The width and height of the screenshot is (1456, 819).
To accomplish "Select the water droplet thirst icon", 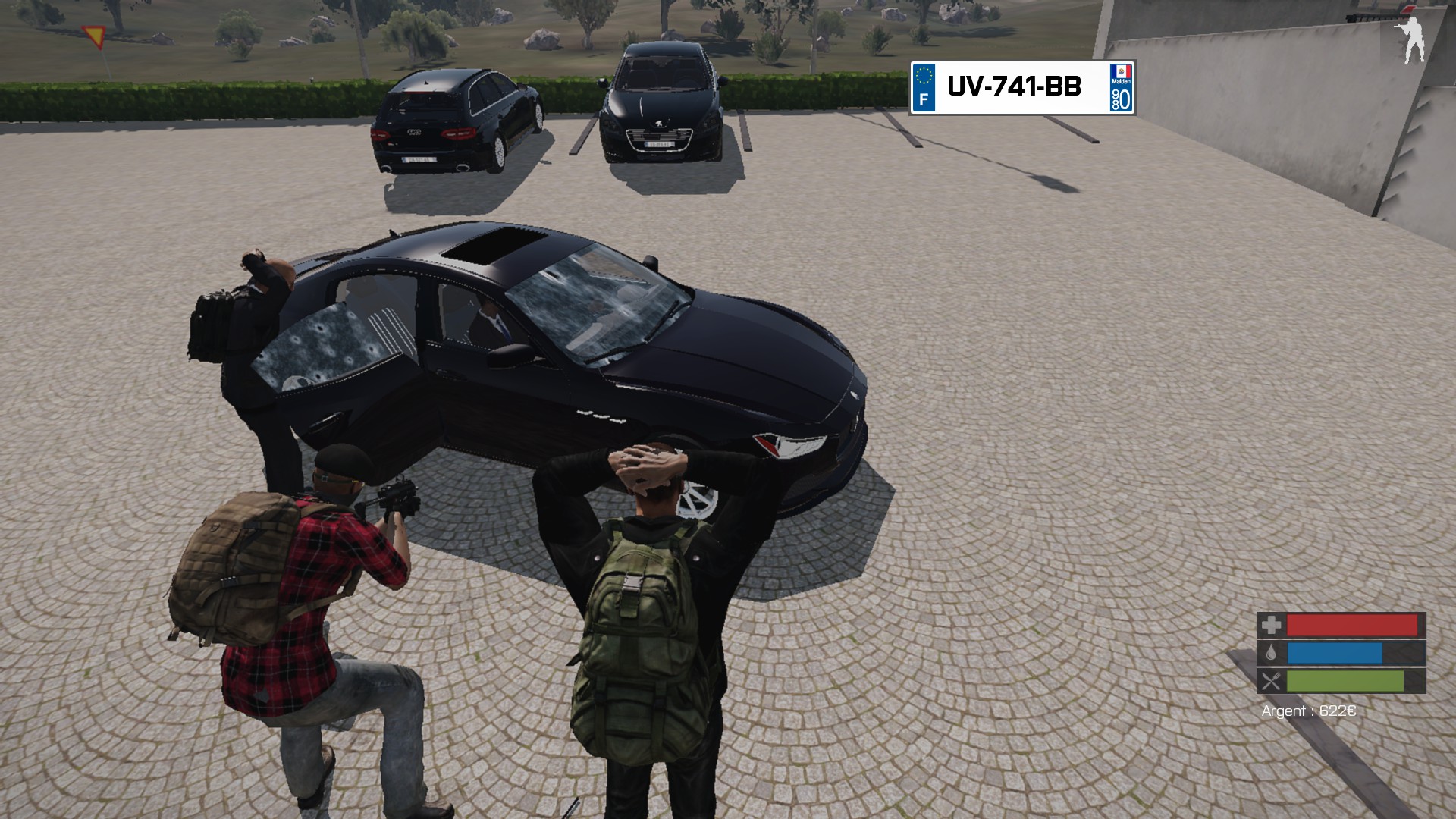I will [1271, 653].
